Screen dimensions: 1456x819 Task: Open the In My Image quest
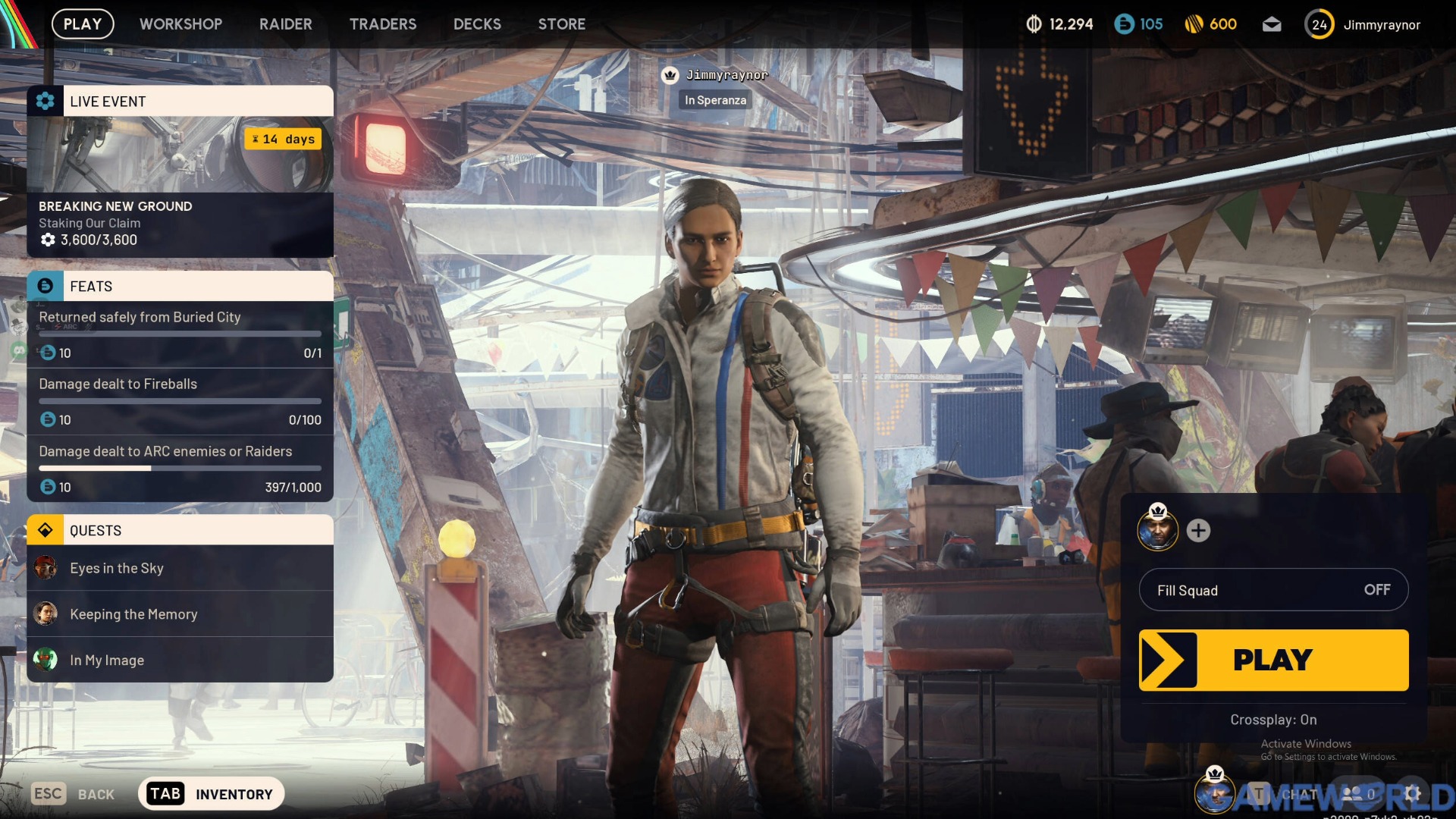(180, 660)
